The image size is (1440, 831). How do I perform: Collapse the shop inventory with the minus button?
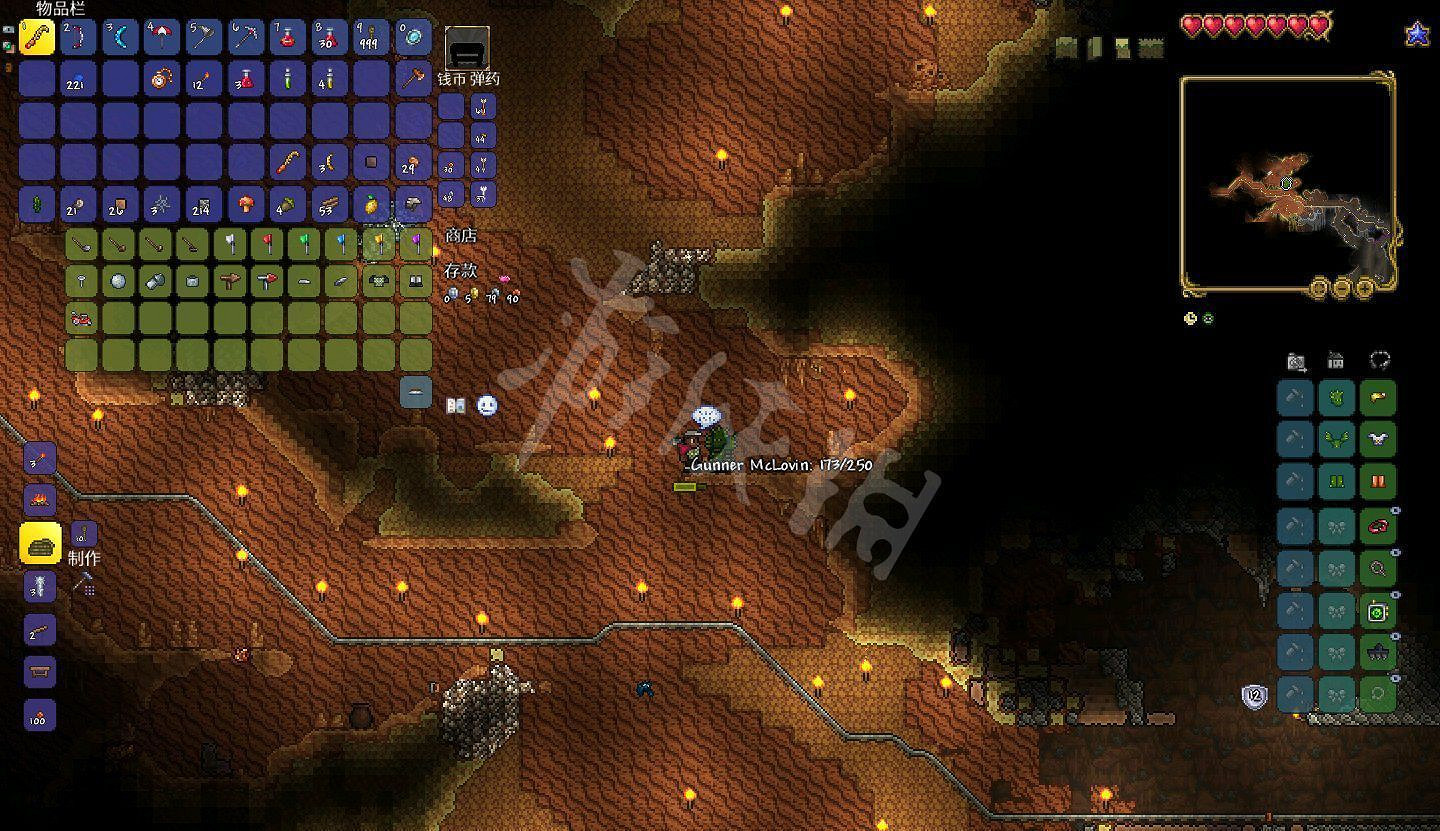[415, 392]
